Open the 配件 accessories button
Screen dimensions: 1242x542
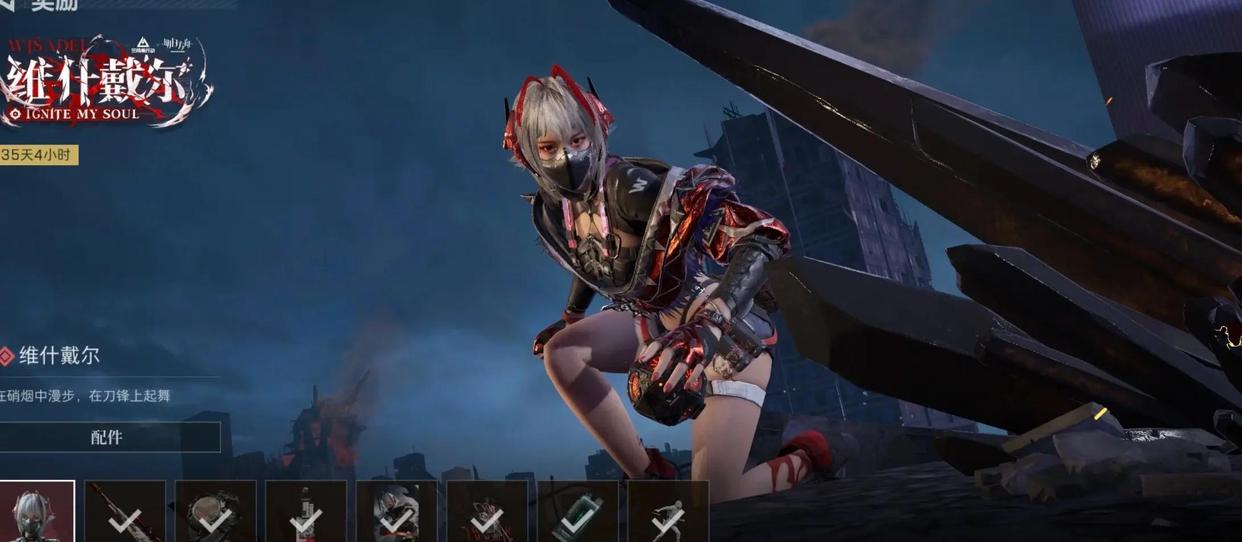[107, 437]
